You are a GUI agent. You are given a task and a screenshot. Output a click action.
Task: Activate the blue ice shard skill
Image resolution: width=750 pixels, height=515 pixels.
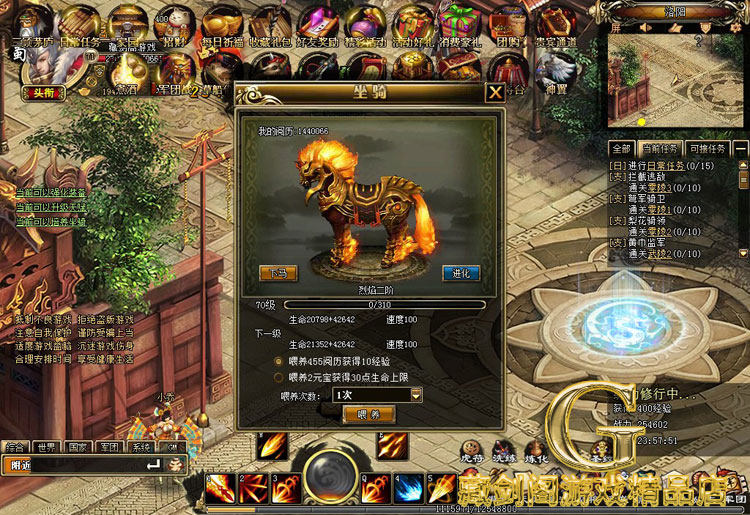[x=408, y=488]
